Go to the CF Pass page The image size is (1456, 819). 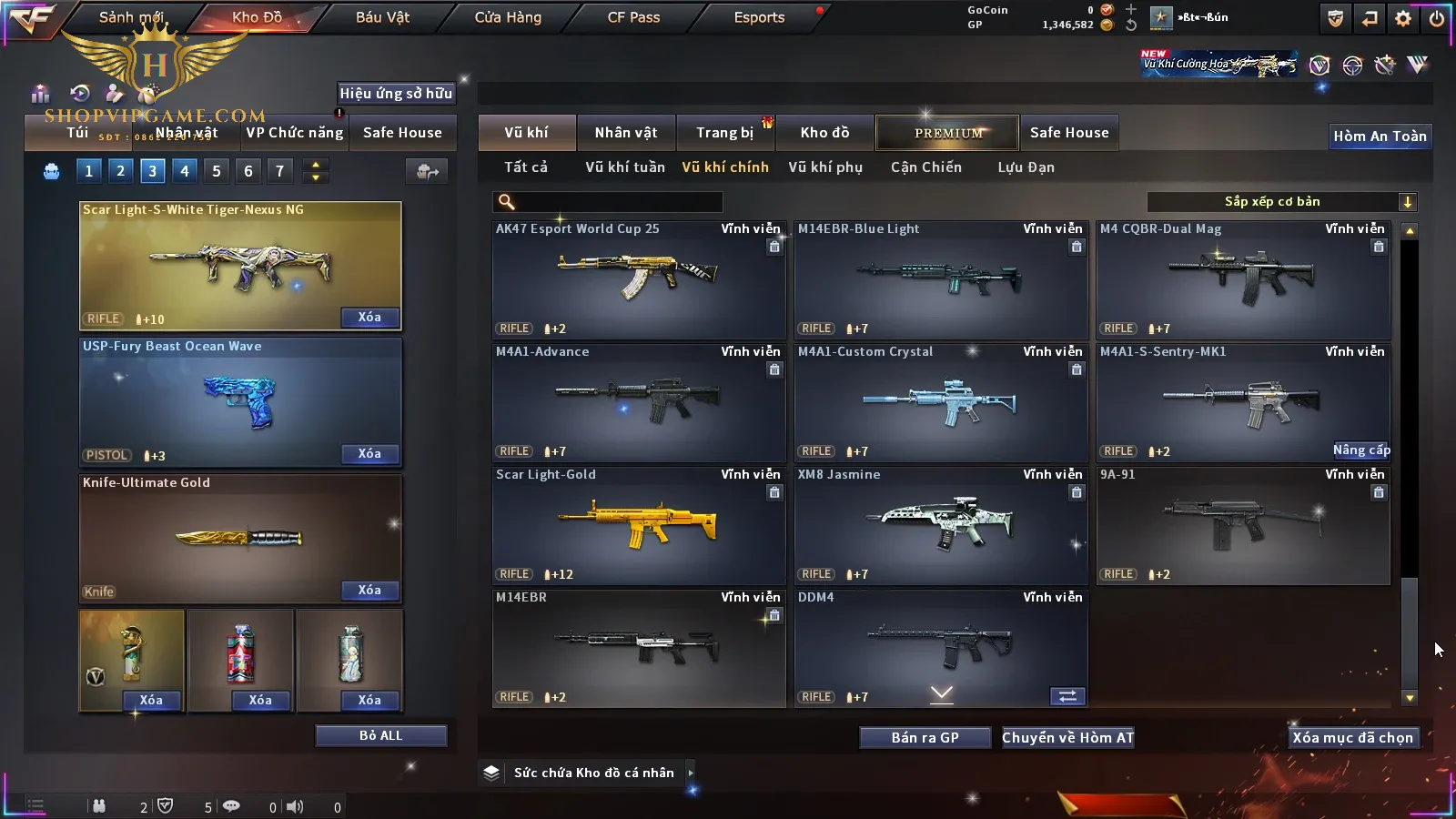(x=633, y=17)
